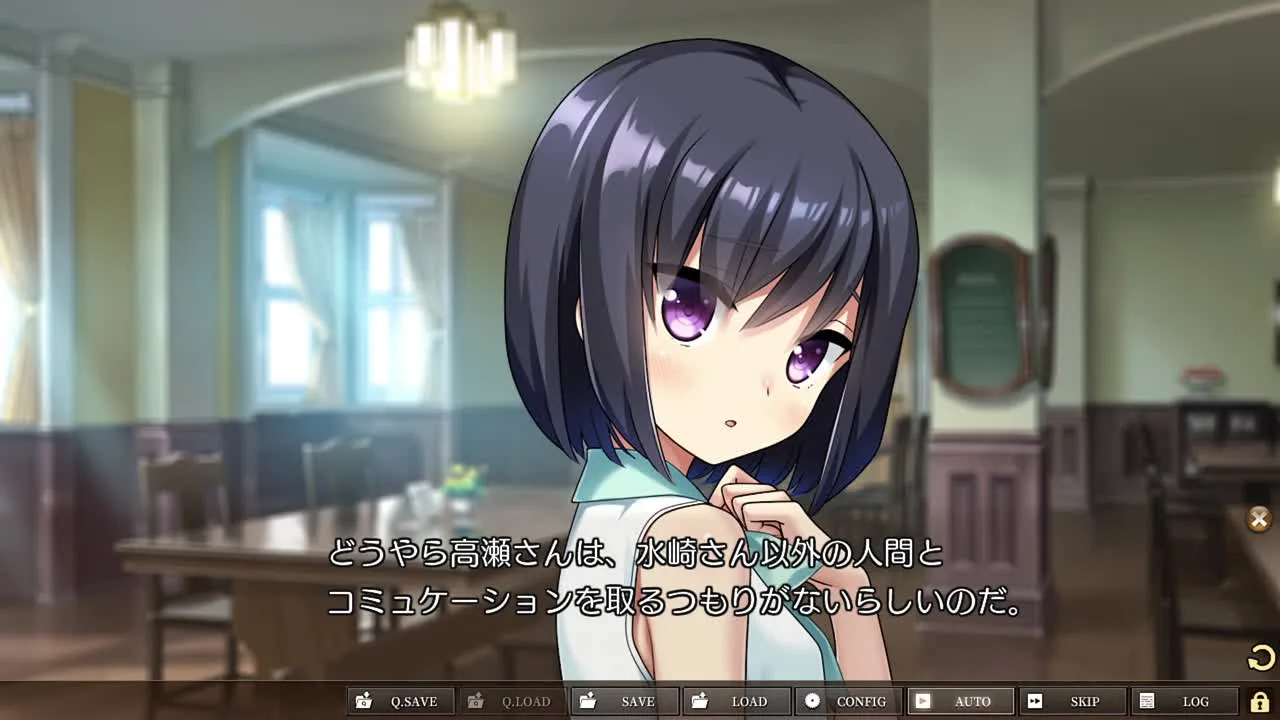Toggle the padlock icon on the toolbar
The image size is (1280, 720).
(1260, 701)
